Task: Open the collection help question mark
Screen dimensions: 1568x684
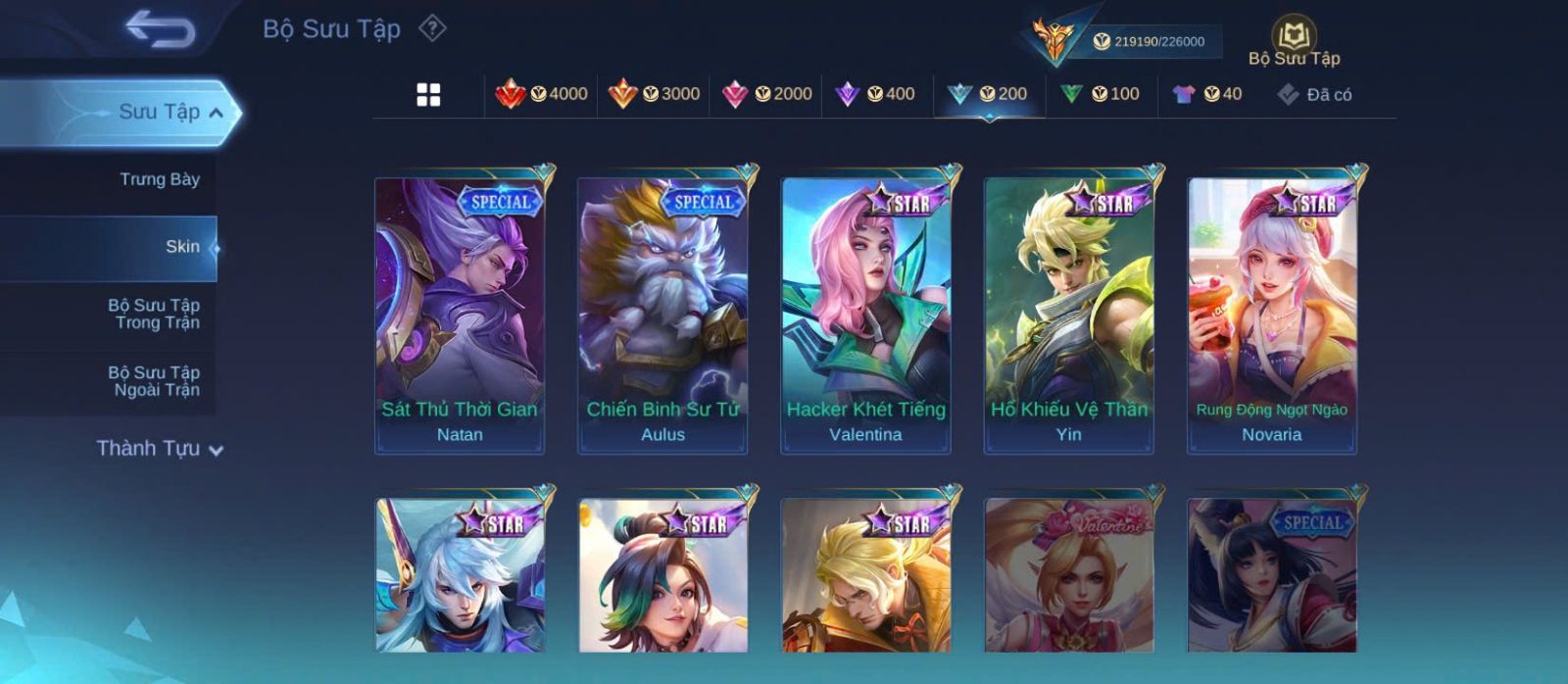Action: point(432,28)
